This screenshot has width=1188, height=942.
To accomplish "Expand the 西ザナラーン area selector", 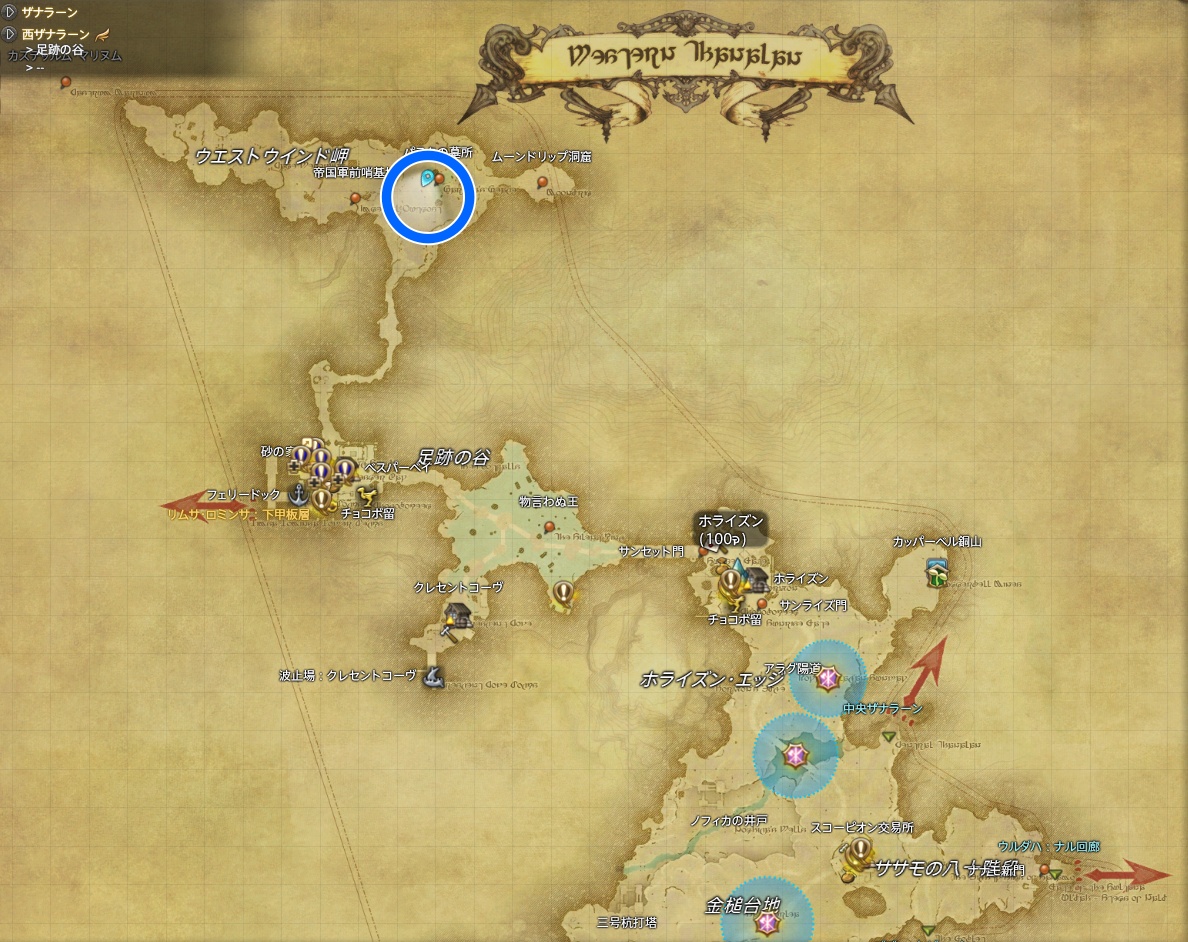I will 10,34.
